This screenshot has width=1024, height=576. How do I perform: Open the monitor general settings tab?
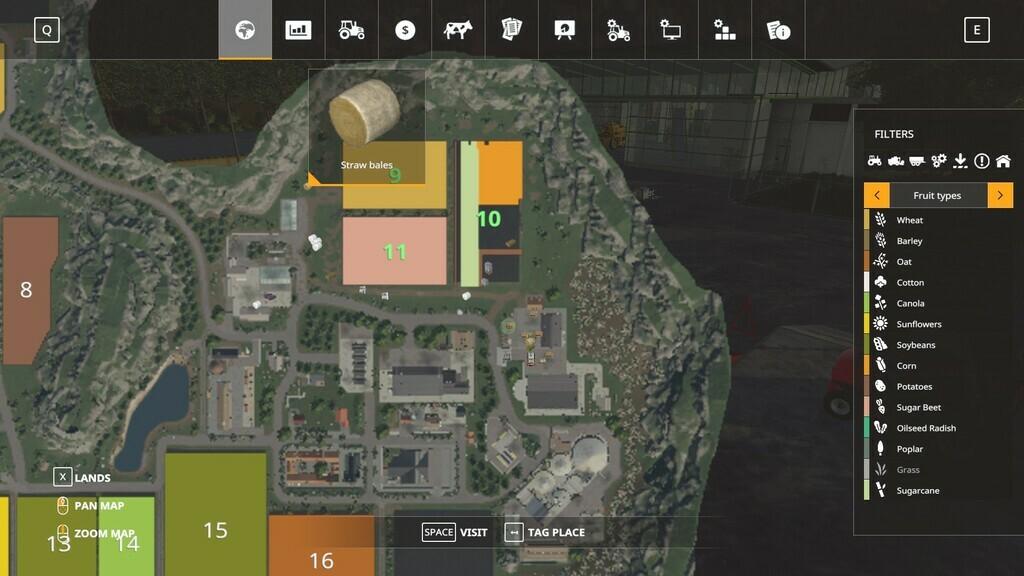(672, 30)
